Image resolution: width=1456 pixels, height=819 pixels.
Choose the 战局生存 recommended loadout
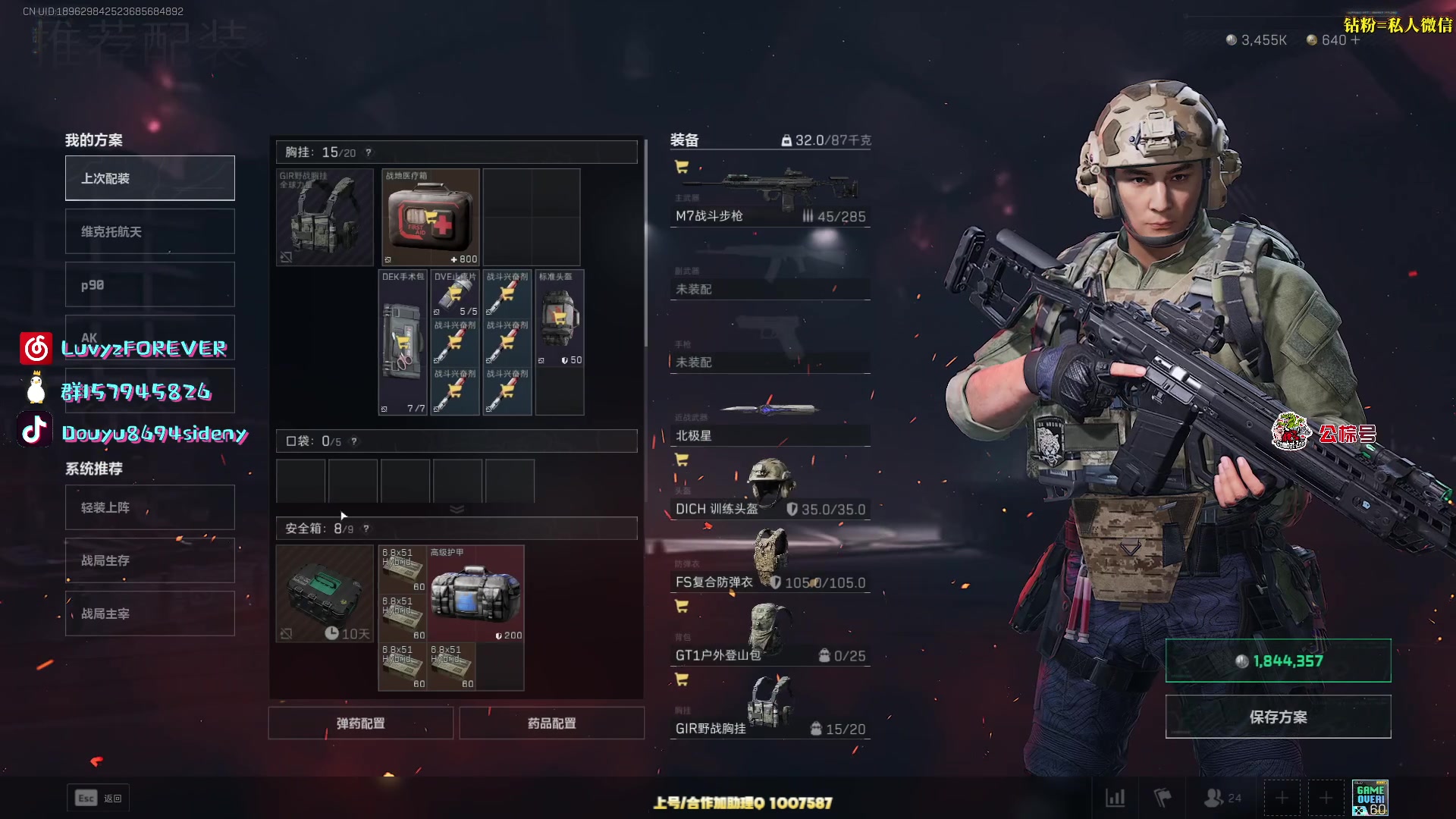(x=149, y=560)
